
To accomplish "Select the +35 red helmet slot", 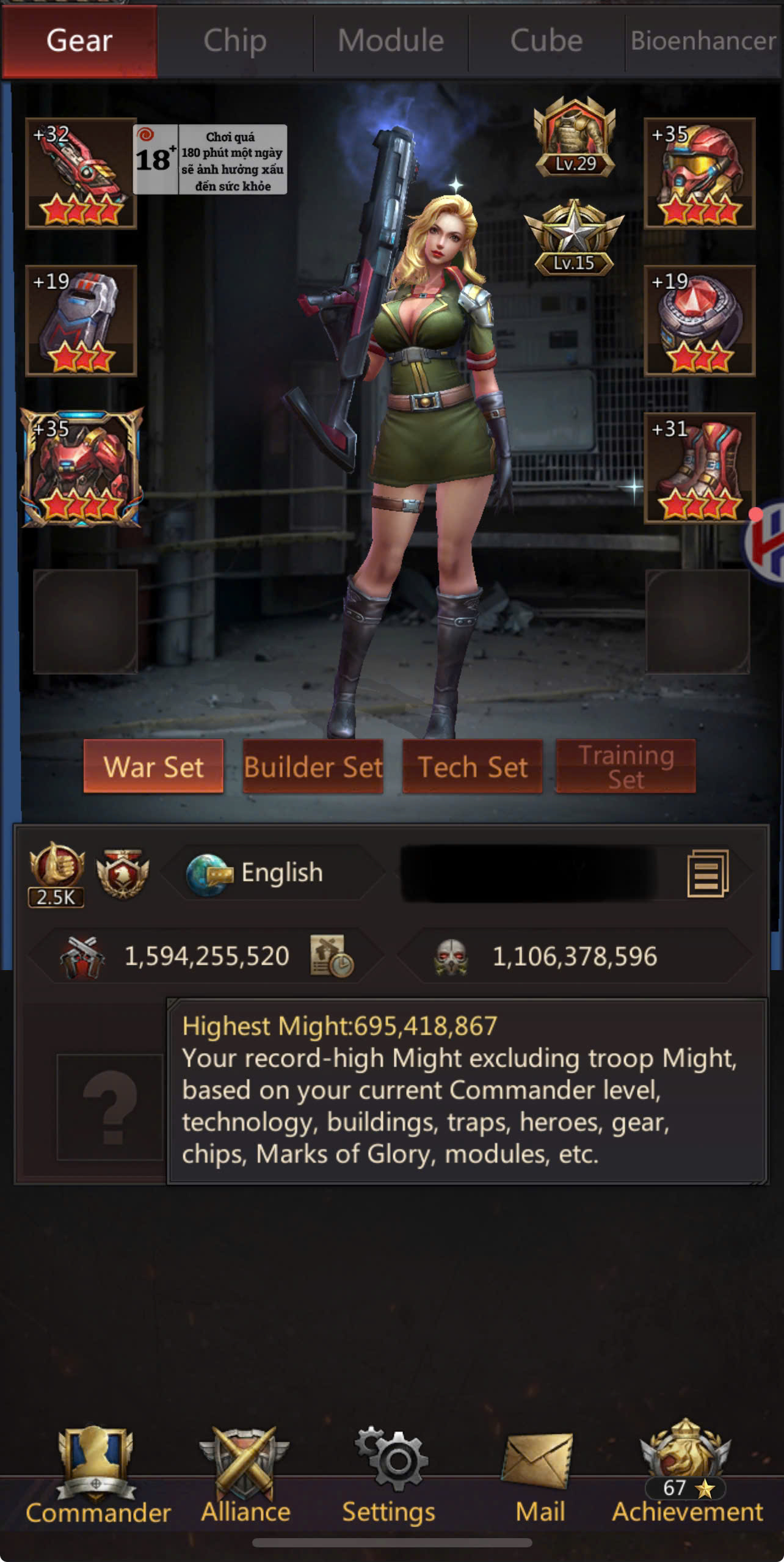I will point(700,173).
